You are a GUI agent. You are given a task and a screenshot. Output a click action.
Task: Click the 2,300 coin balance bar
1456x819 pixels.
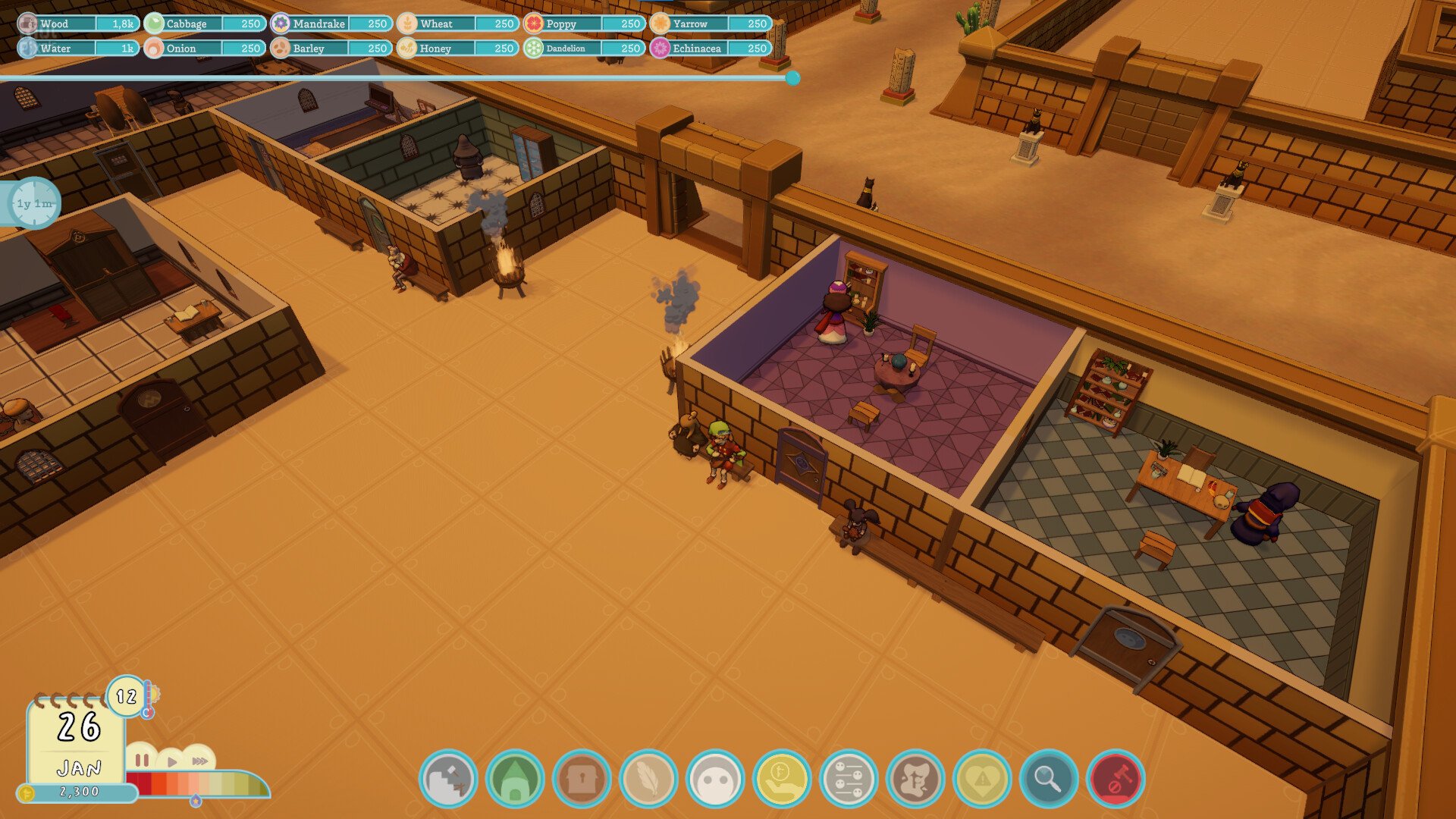point(78,792)
